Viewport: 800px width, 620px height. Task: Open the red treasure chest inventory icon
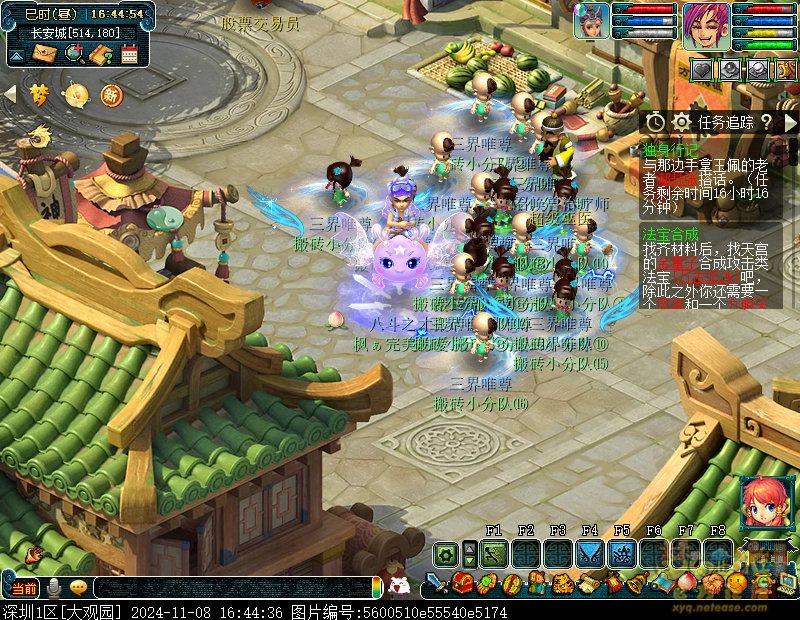[461, 583]
